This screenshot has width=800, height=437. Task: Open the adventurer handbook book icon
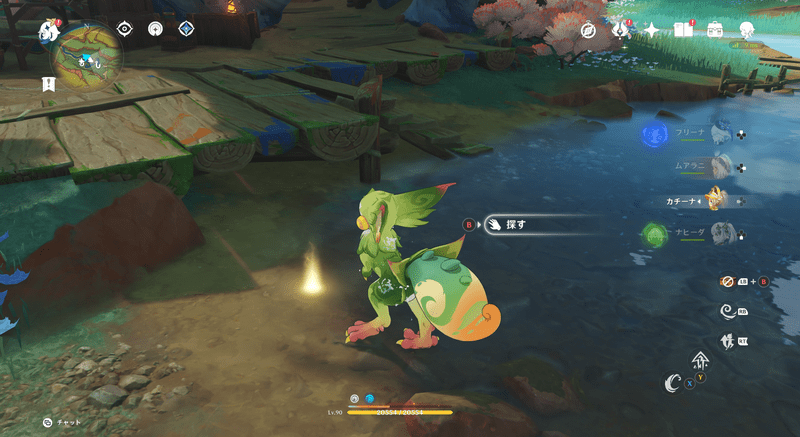point(683,30)
